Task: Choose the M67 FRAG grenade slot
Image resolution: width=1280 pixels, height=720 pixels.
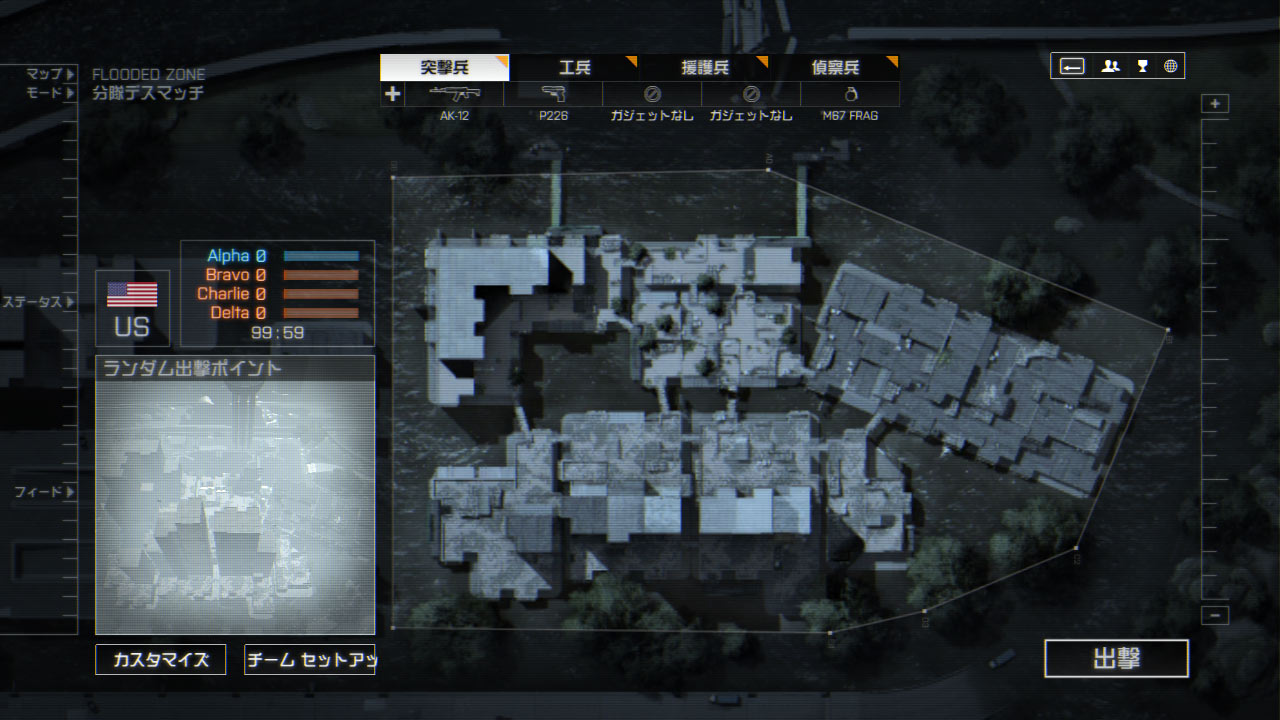Action: point(850,95)
